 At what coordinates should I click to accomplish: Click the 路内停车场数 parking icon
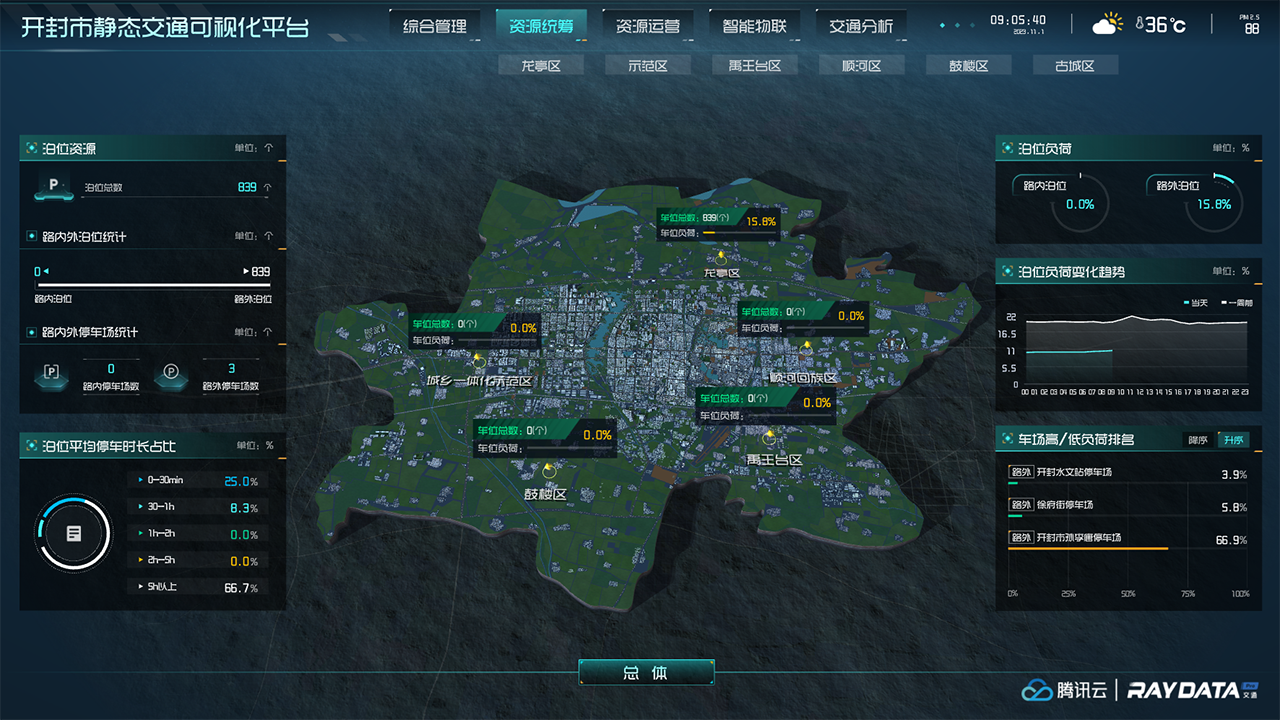51,377
